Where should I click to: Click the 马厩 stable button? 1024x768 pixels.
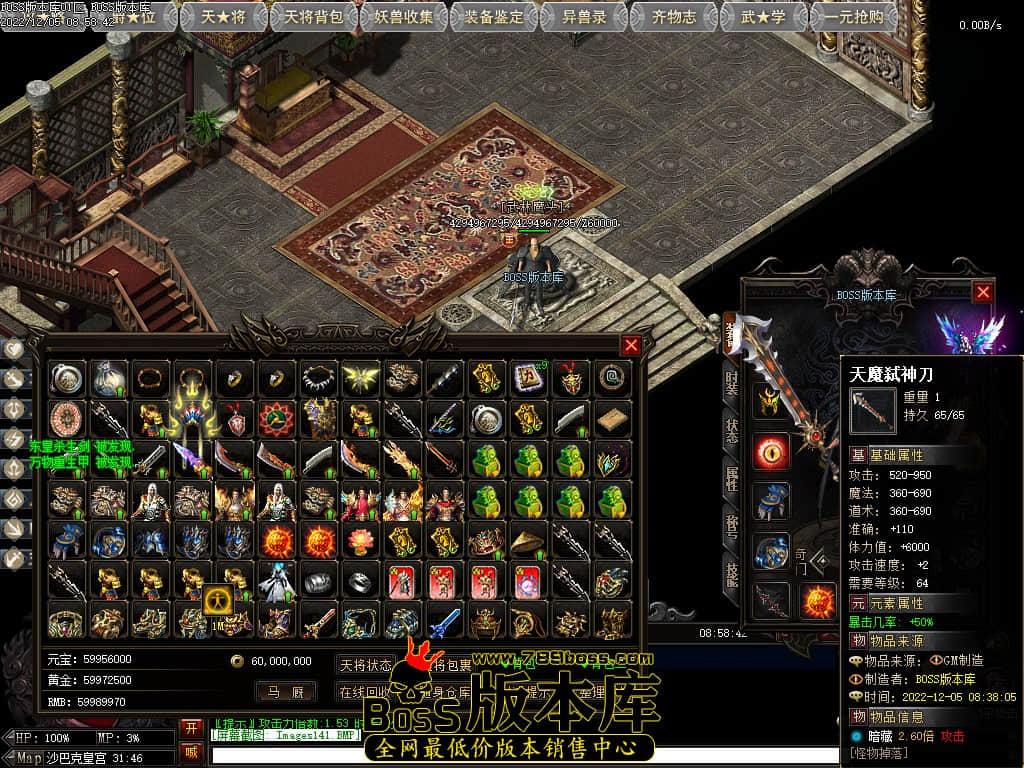285,691
